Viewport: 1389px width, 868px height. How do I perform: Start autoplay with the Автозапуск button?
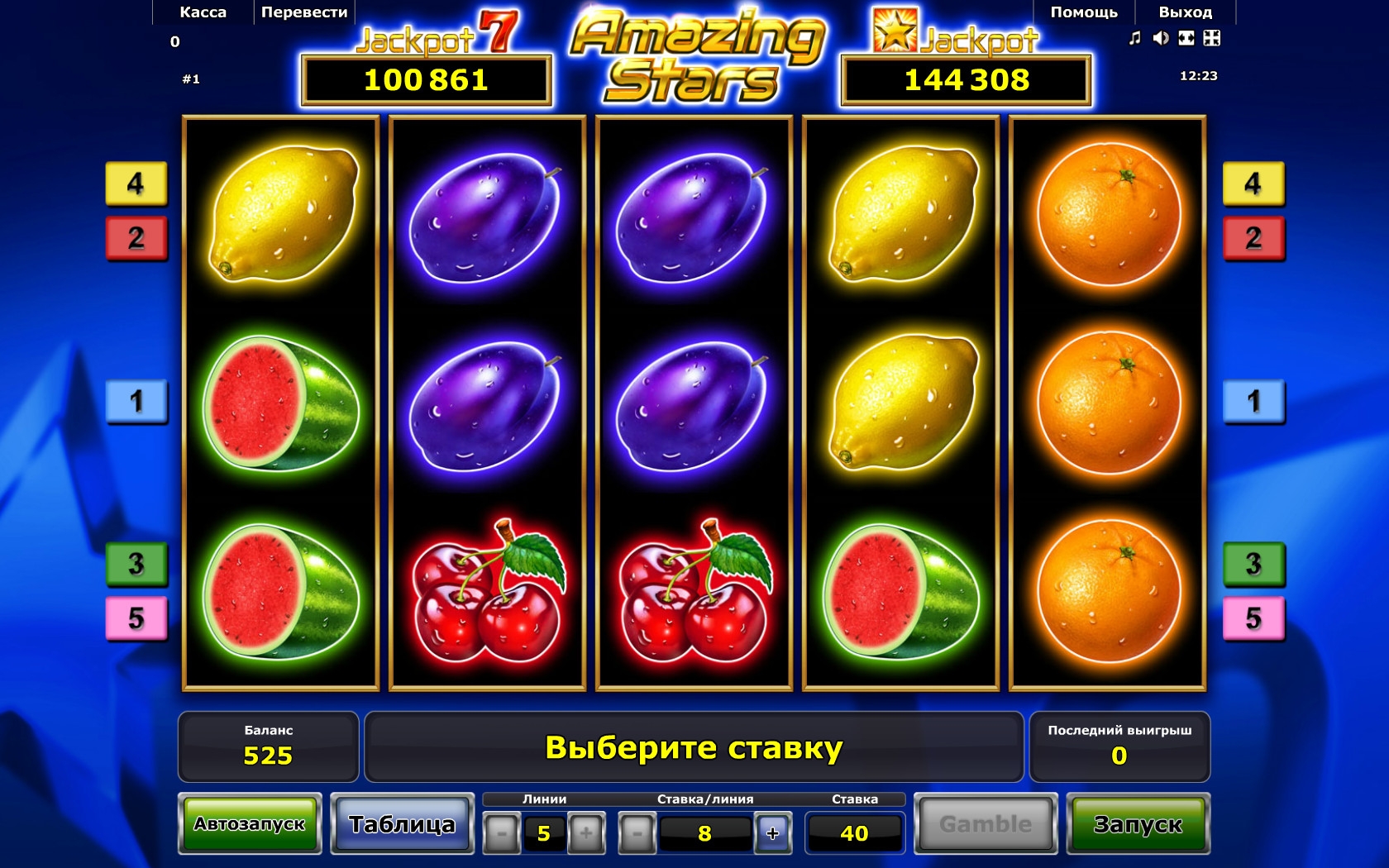pyautogui.click(x=250, y=823)
